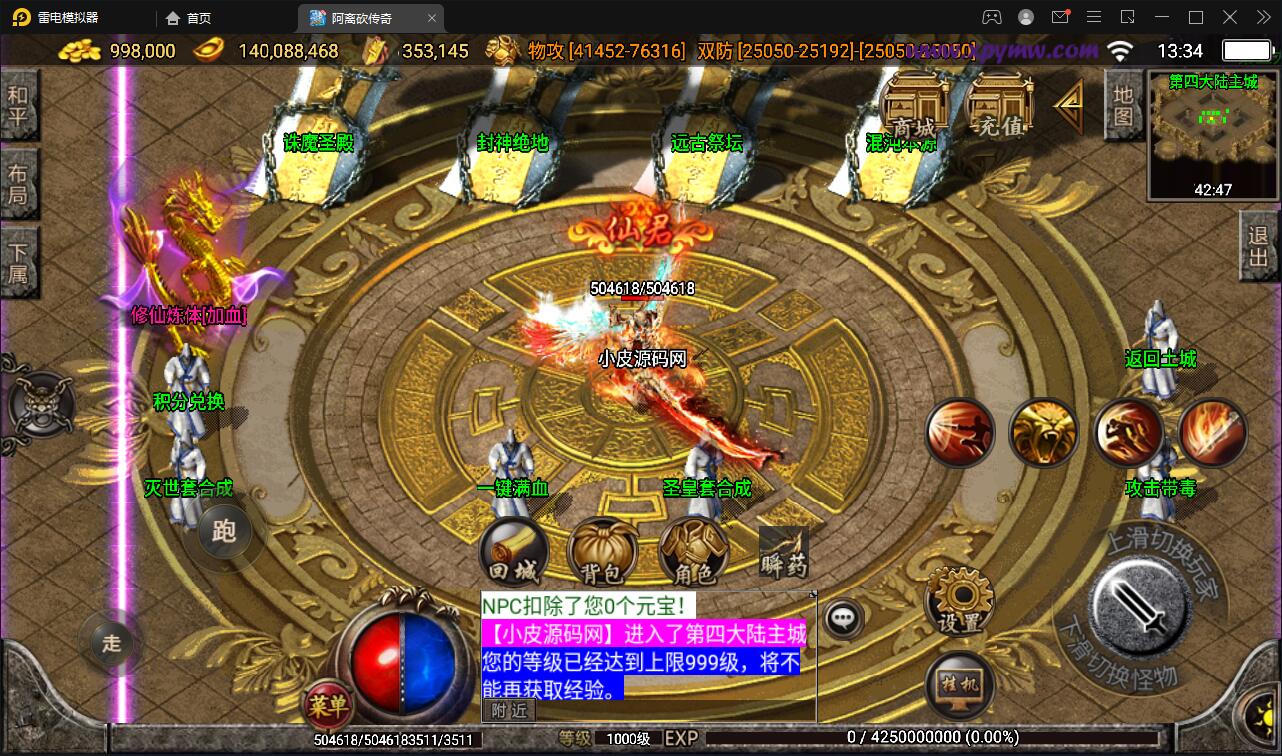Tap the main sword attack button

click(x=1138, y=603)
